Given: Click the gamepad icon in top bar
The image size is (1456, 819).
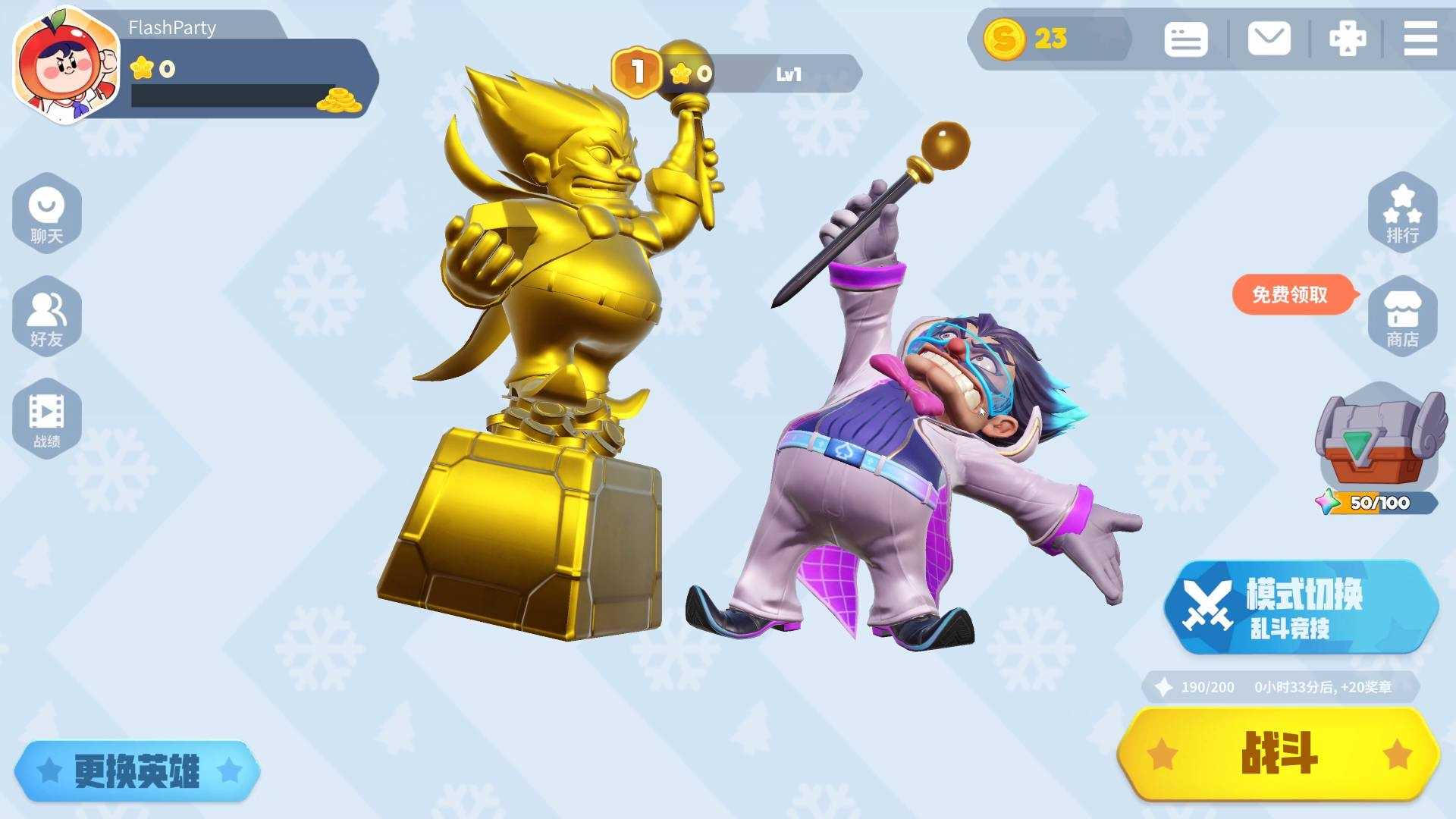Looking at the screenshot, I should click(1348, 39).
